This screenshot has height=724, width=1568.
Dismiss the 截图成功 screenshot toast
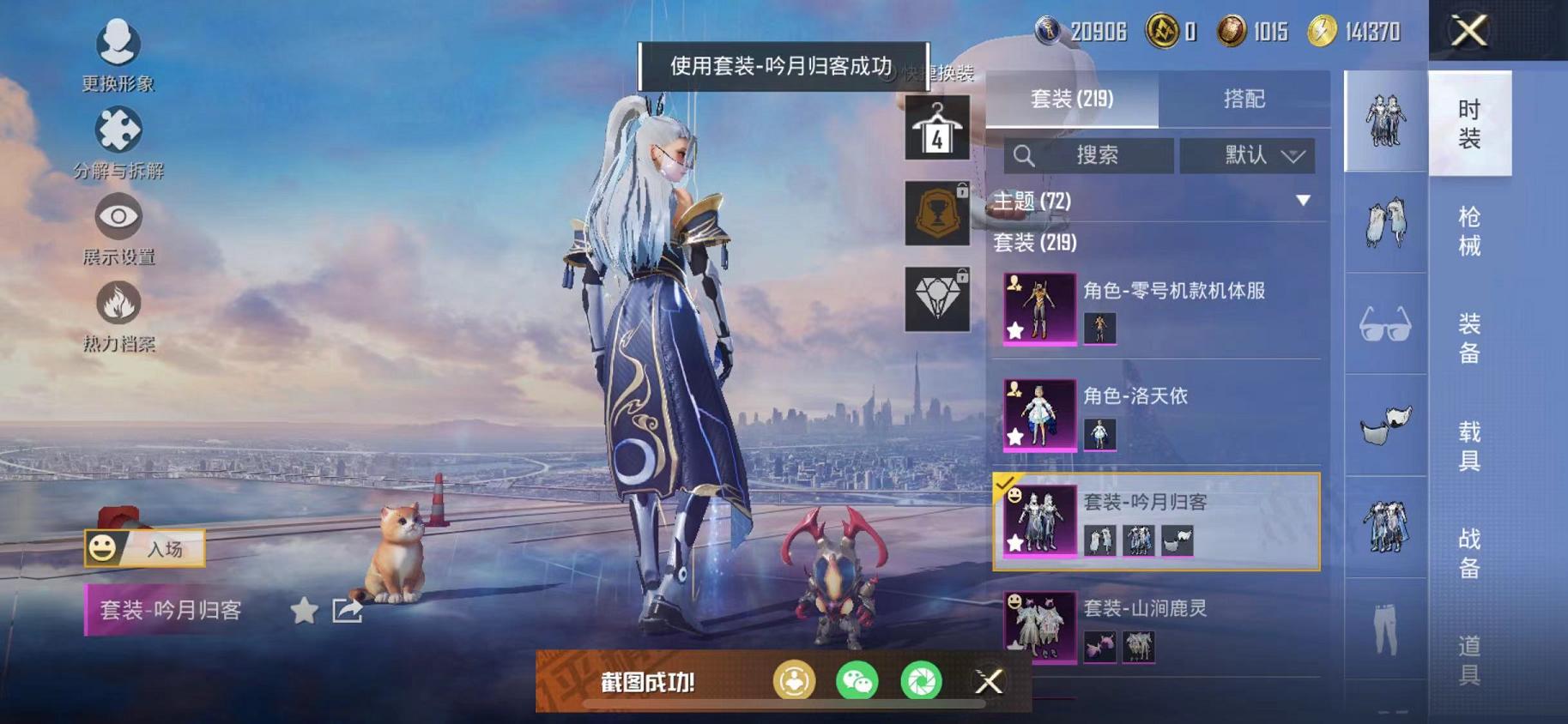(x=989, y=682)
